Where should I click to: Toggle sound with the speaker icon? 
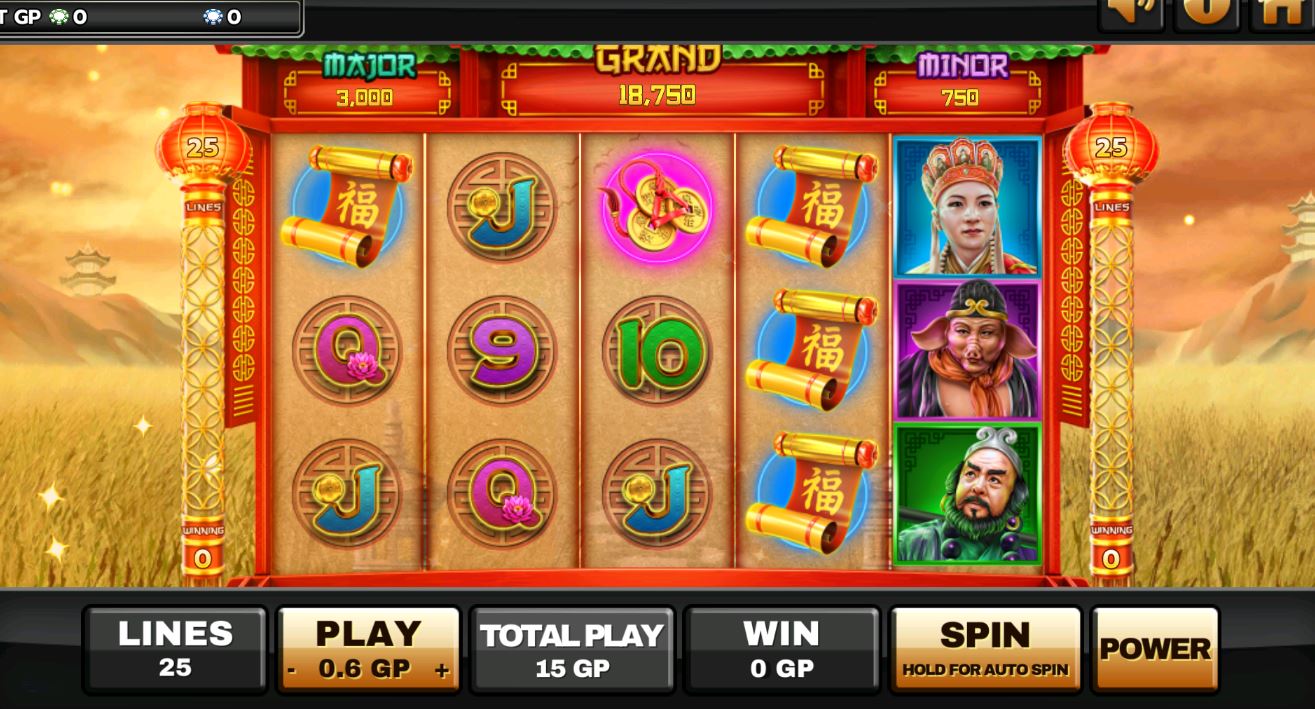[x=1130, y=12]
